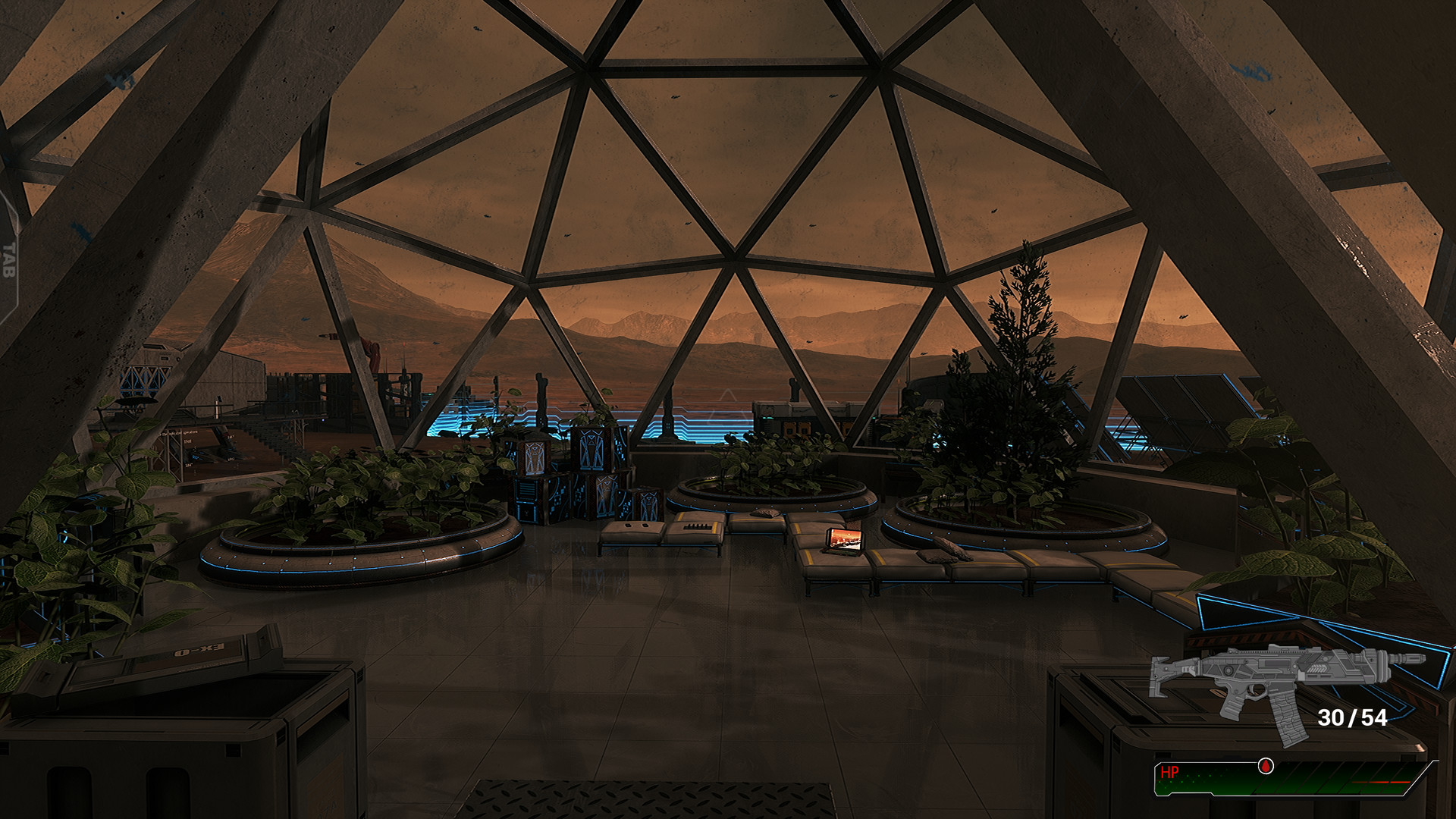This screenshot has width=1456, height=819.
Task: Open the glowing tablet resting on the bench
Action: pyautogui.click(x=844, y=541)
